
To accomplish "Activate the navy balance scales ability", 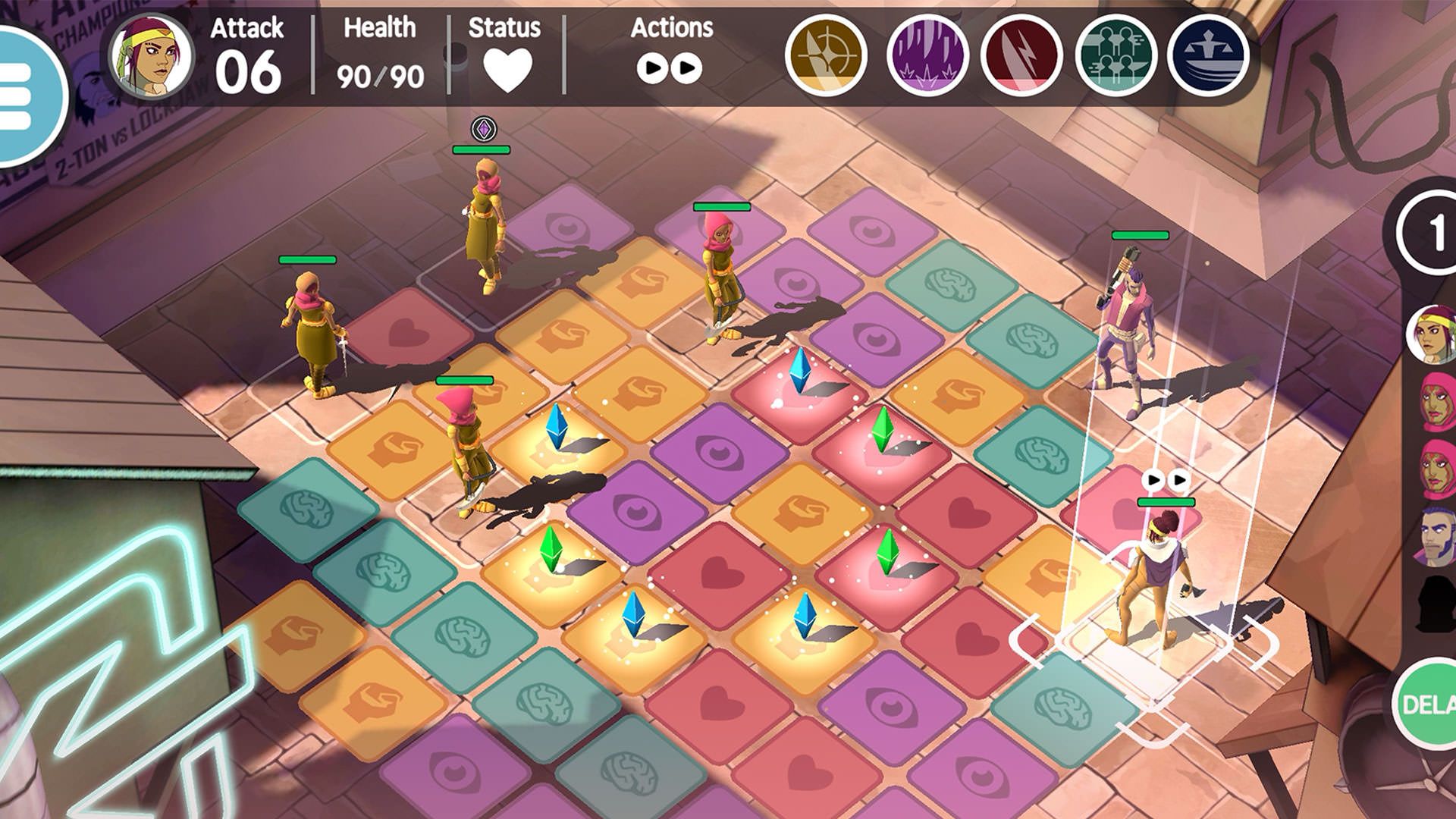I will pos(1208,56).
